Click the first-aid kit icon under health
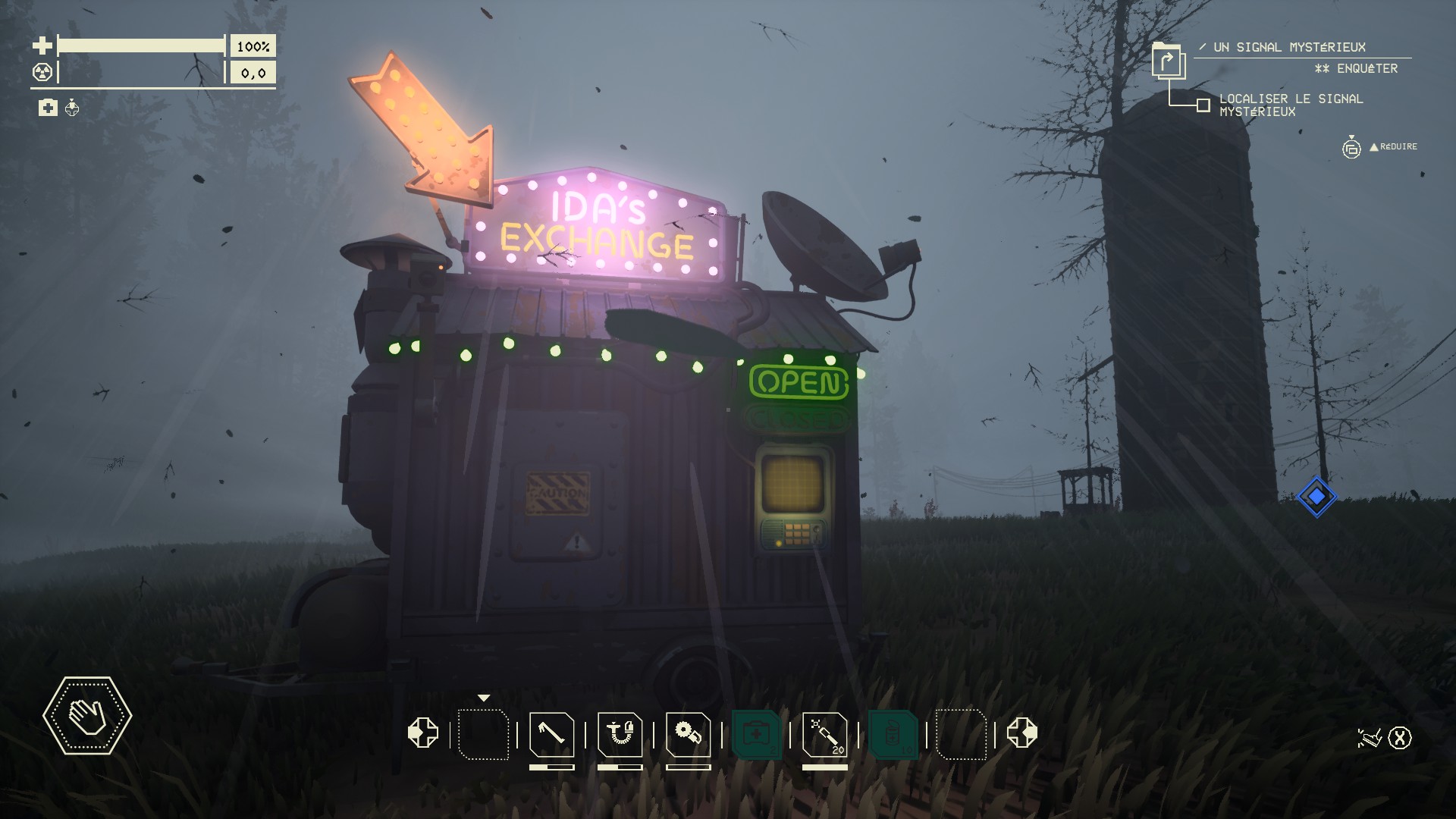Image resolution: width=1456 pixels, height=819 pixels. (48, 108)
